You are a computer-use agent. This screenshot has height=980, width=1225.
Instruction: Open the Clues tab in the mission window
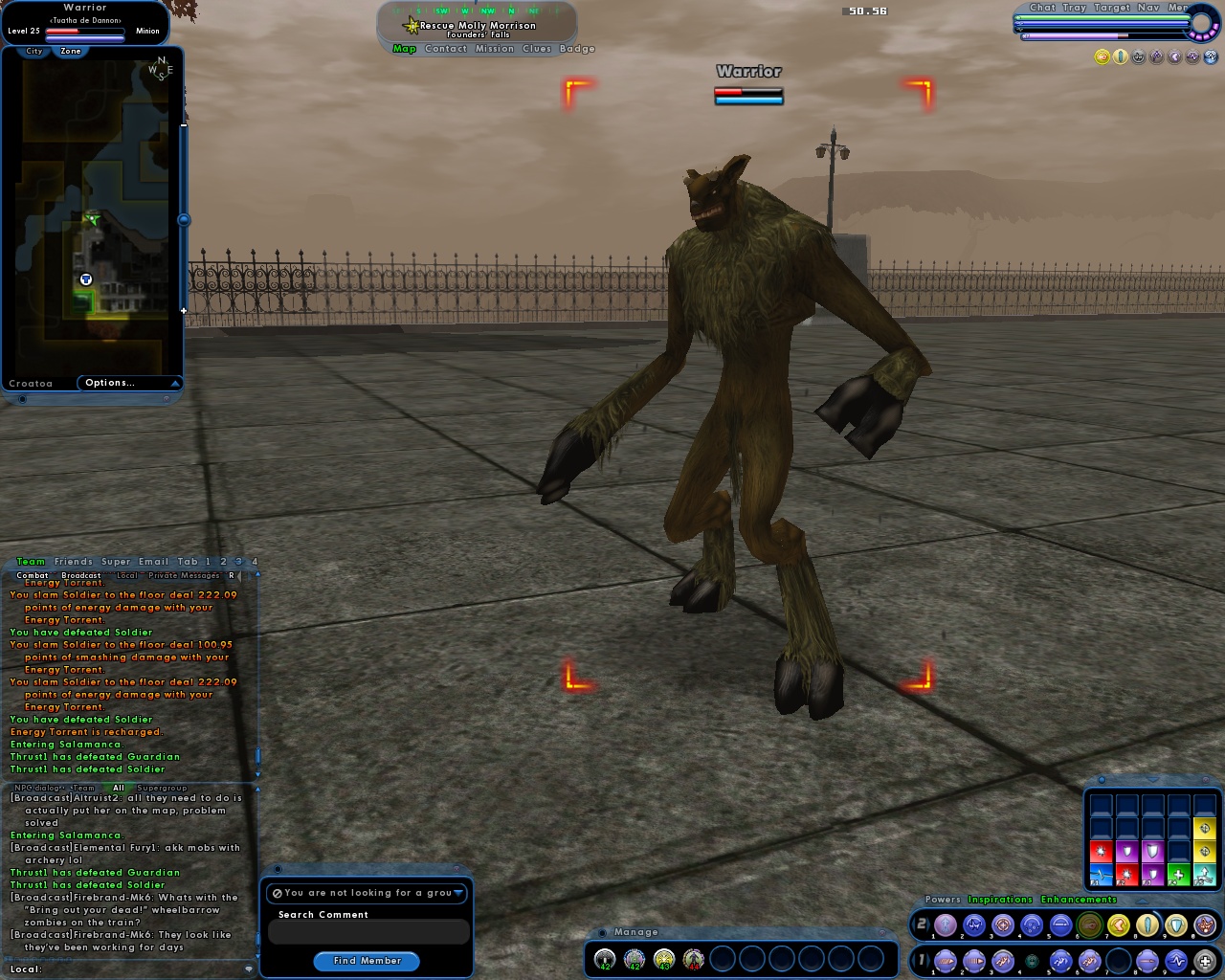[535, 48]
